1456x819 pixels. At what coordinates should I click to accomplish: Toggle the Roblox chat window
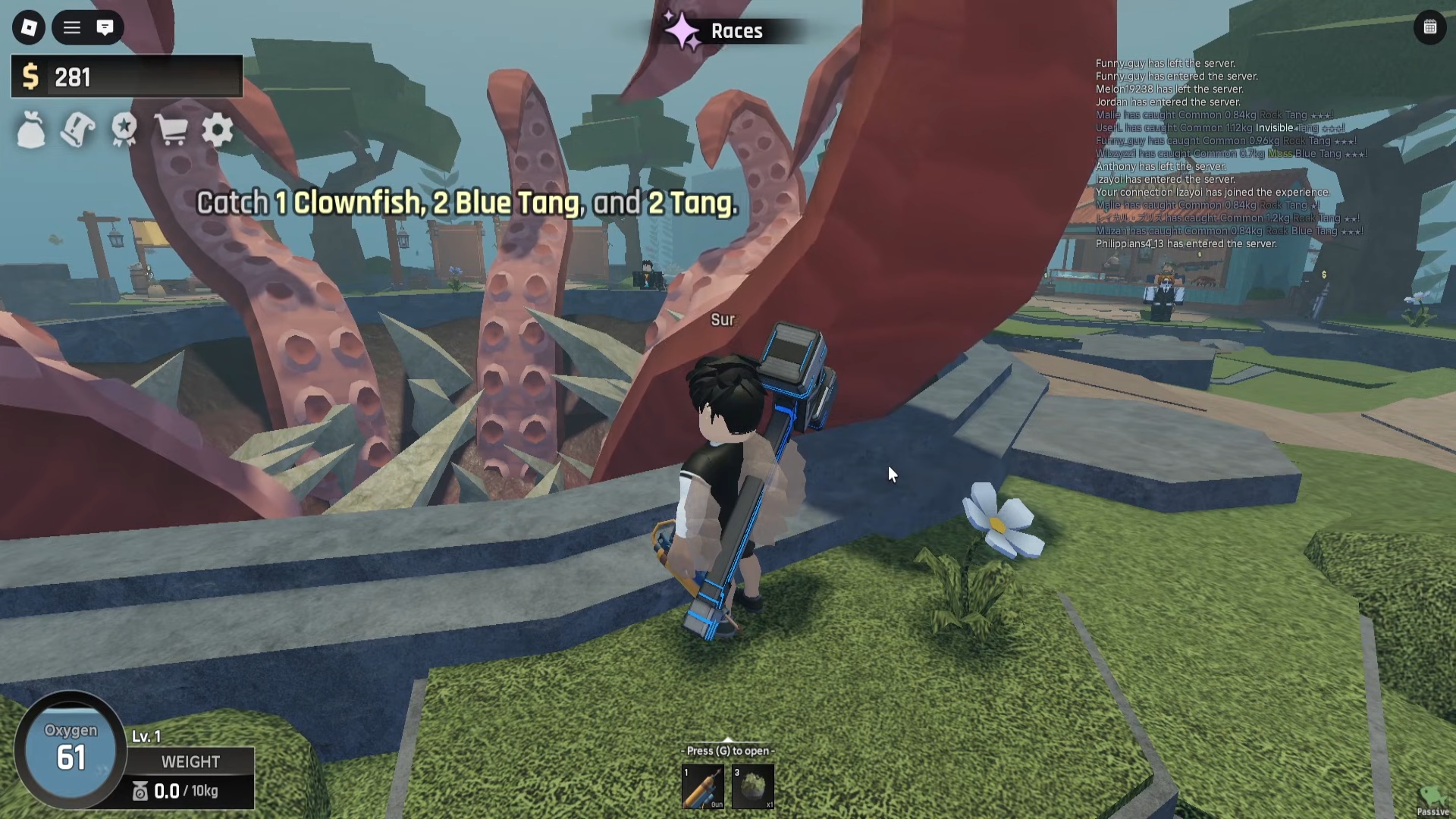(x=105, y=28)
